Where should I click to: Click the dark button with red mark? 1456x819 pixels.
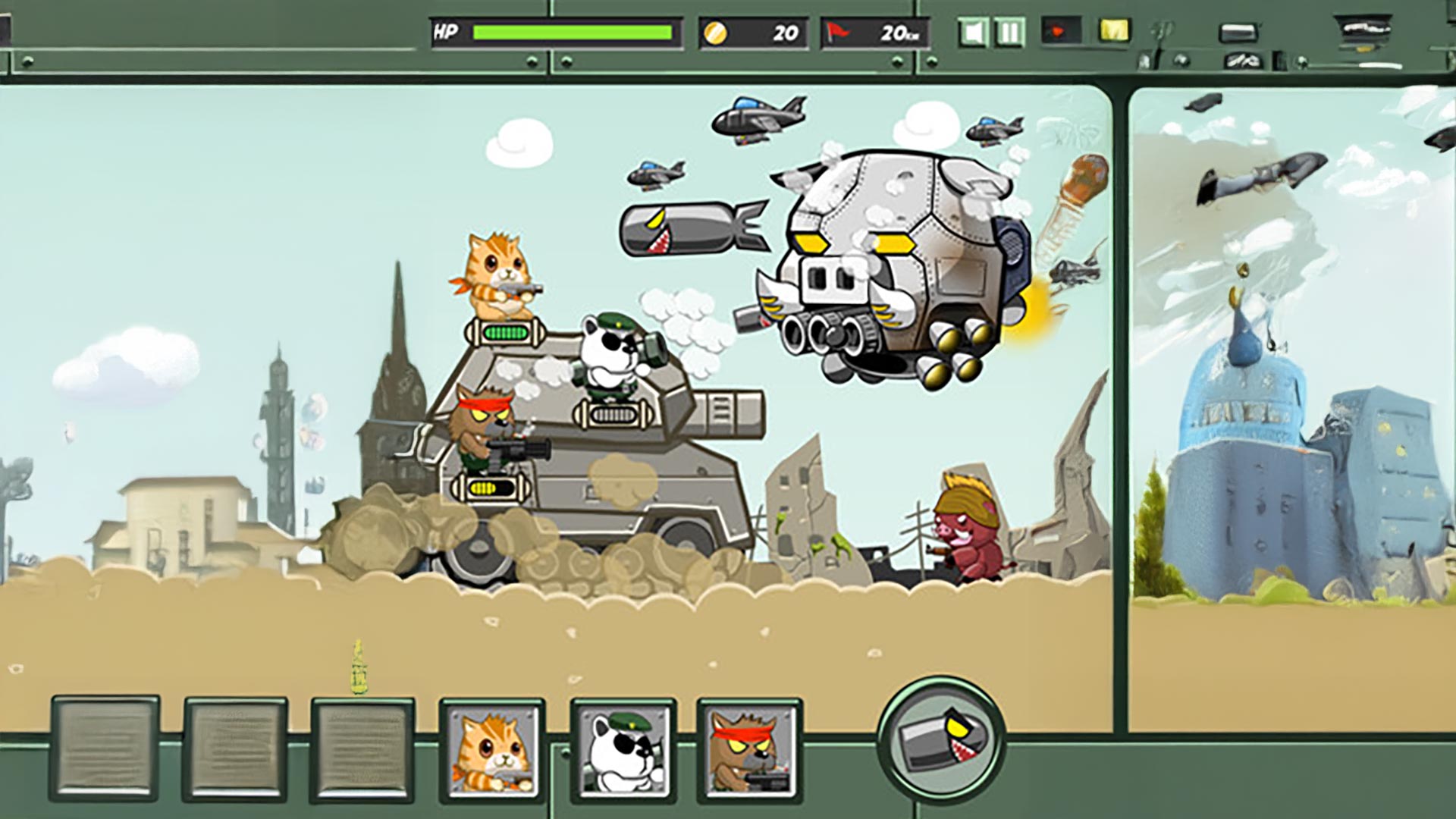pyautogui.click(x=1060, y=32)
